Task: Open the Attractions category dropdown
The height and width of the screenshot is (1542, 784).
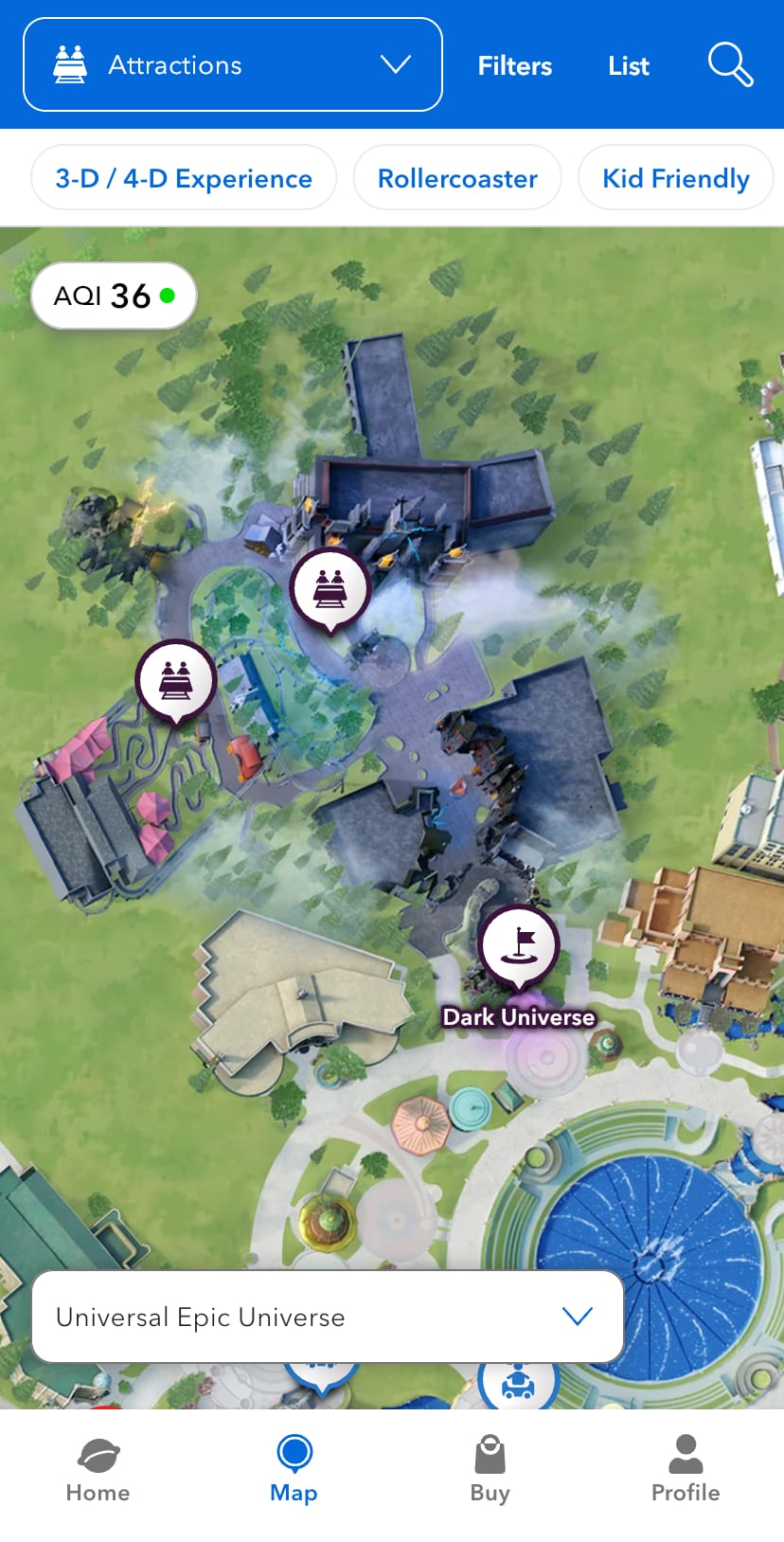Action: pyautogui.click(x=232, y=64)
